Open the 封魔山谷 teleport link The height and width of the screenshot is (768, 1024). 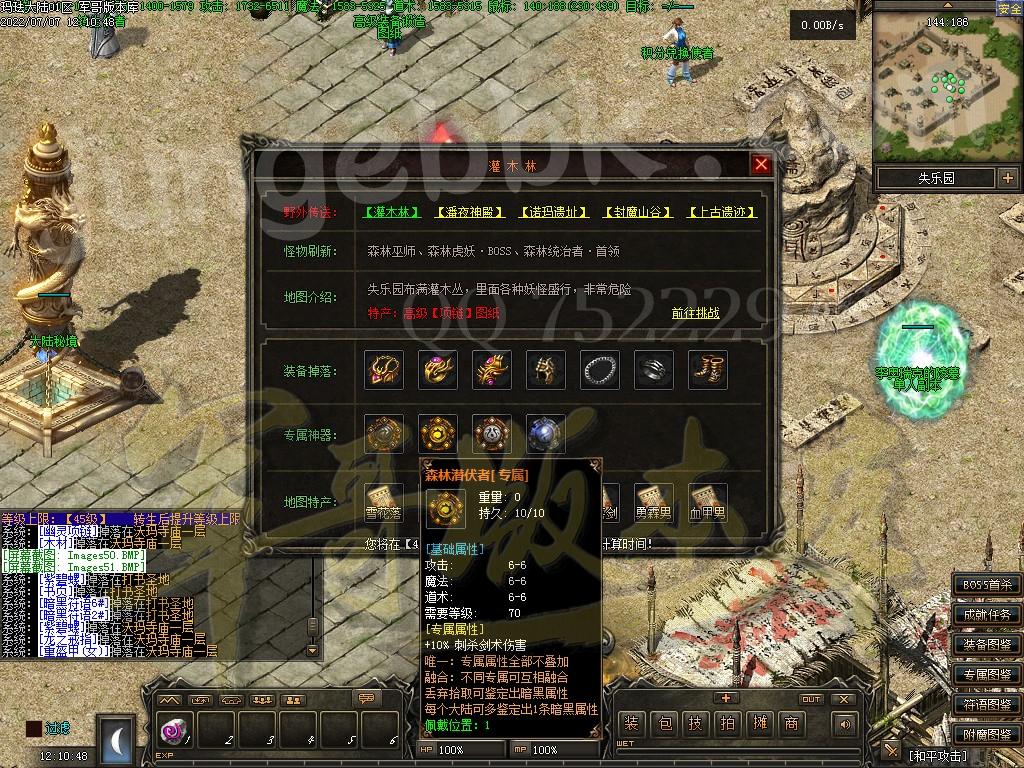pos(638,212)
